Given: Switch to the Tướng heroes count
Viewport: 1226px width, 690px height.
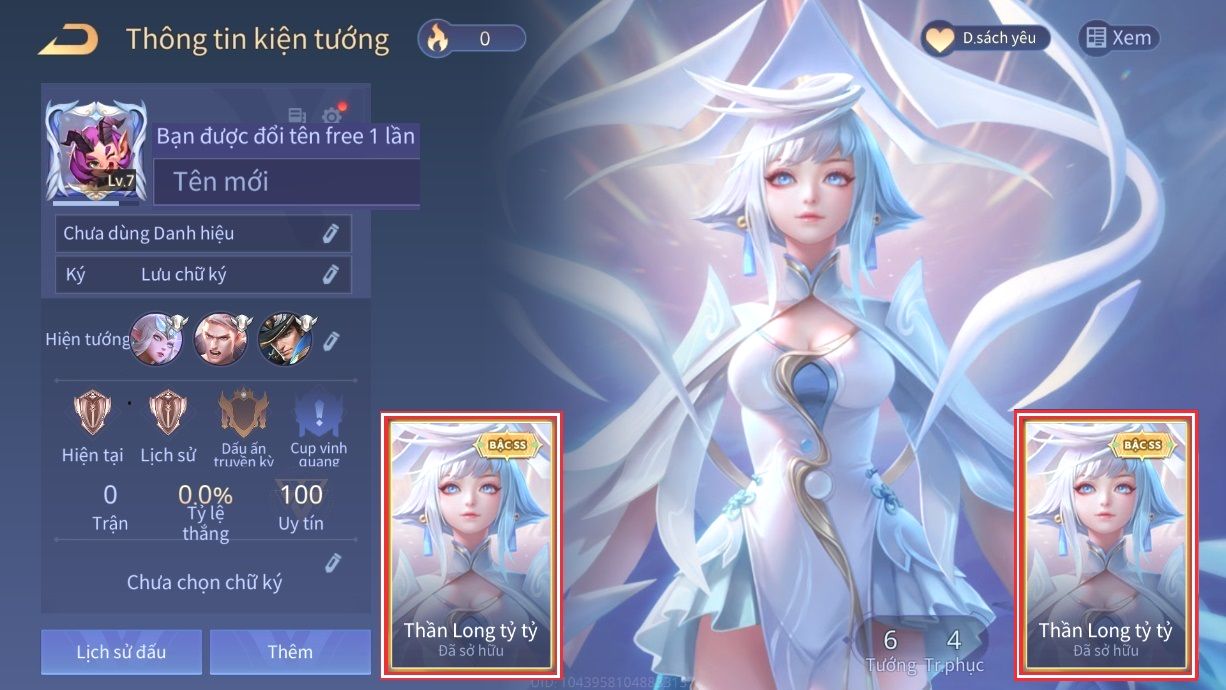Looking at the screenshot, I should tap(889, 650).
